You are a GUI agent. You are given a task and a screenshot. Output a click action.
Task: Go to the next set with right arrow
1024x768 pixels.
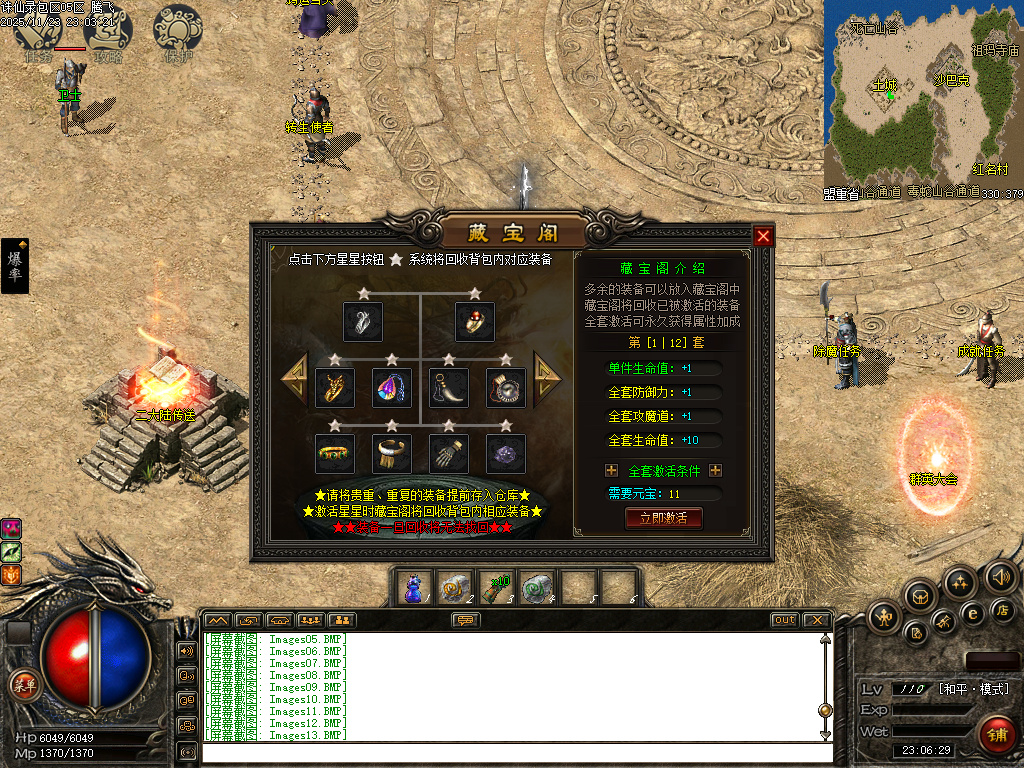[548, 378]
